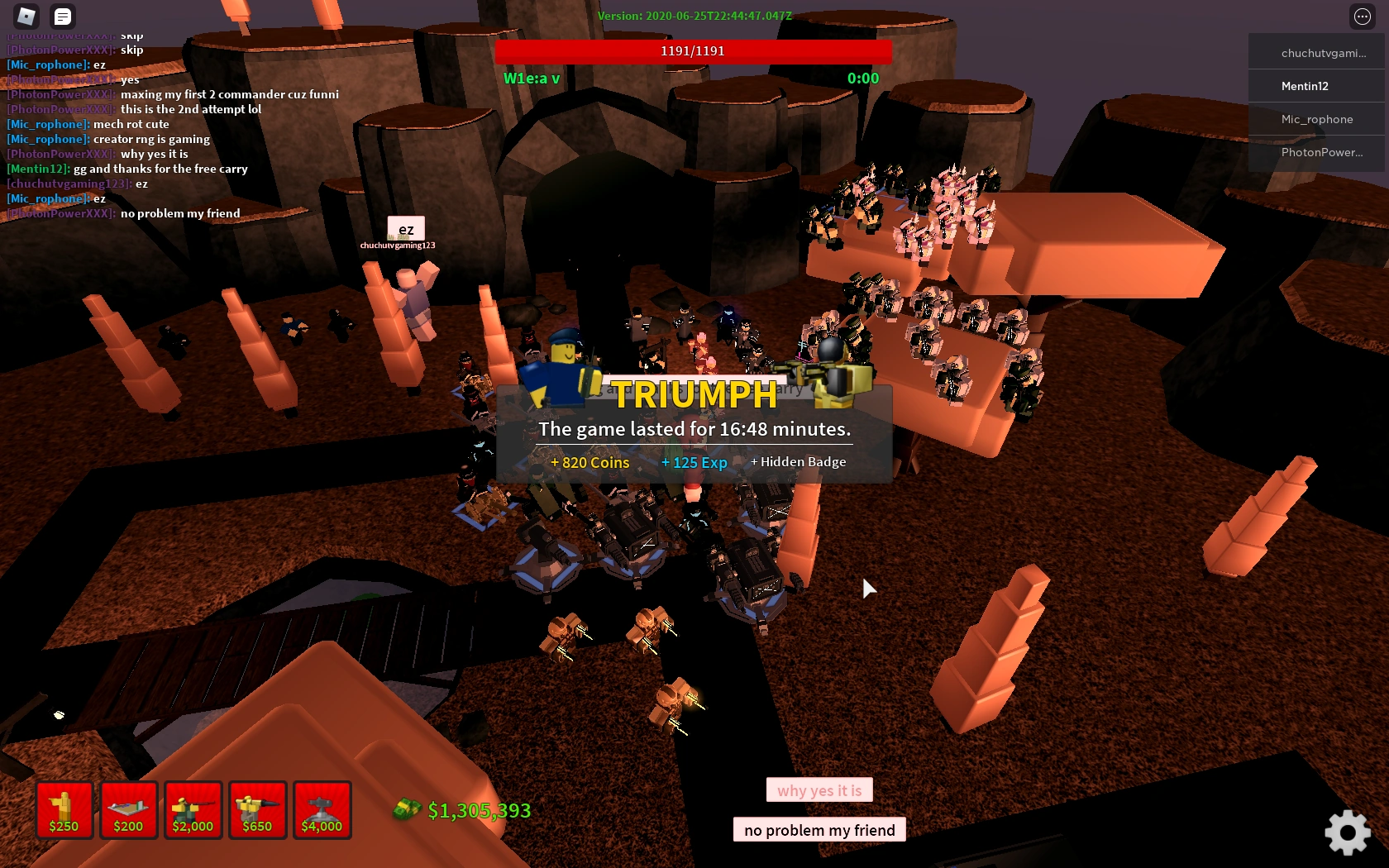
Task: Click the Hidden Badge reward label
Action: (798, 462)
